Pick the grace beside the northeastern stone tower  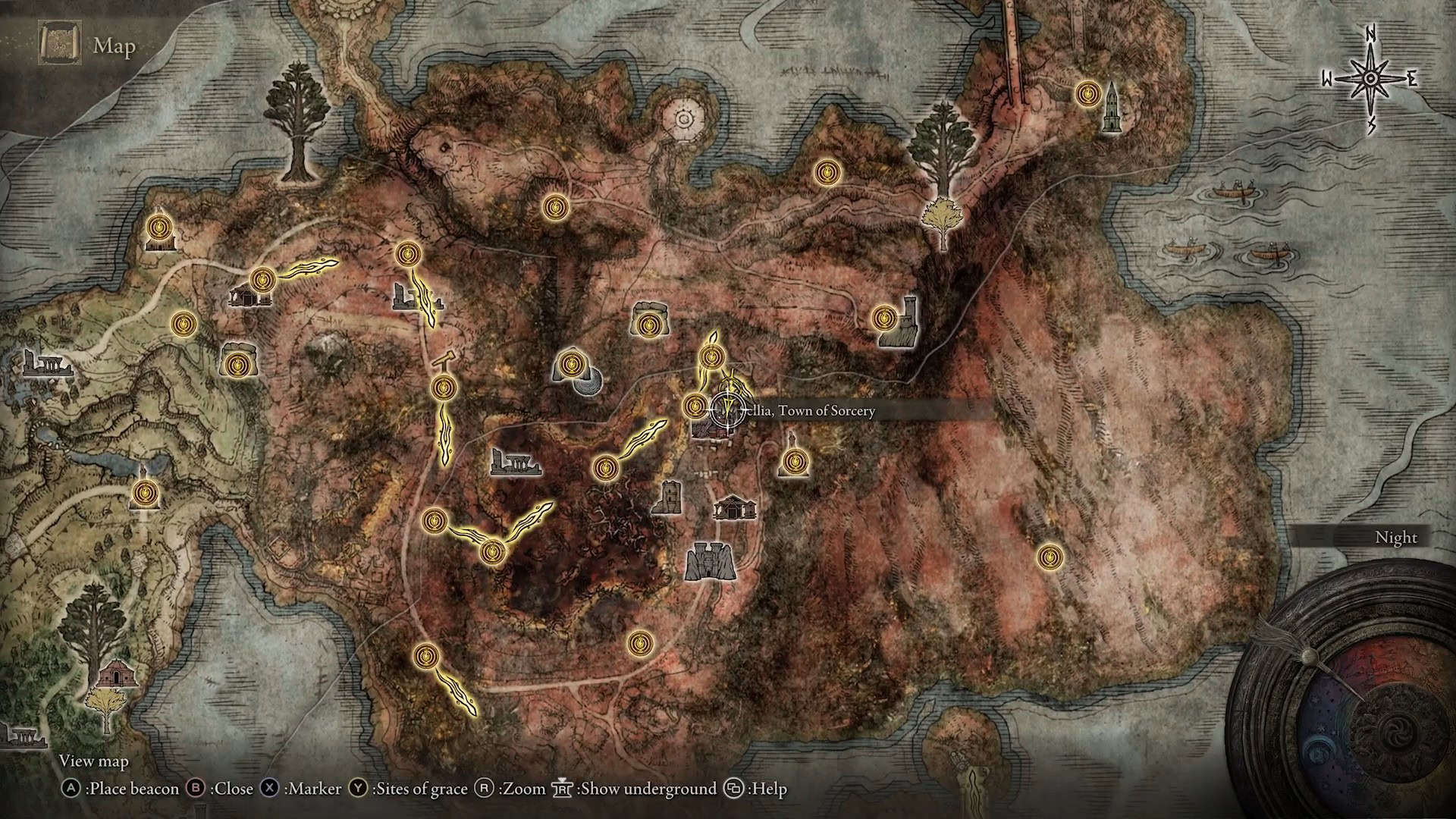tap(1088, 94)
